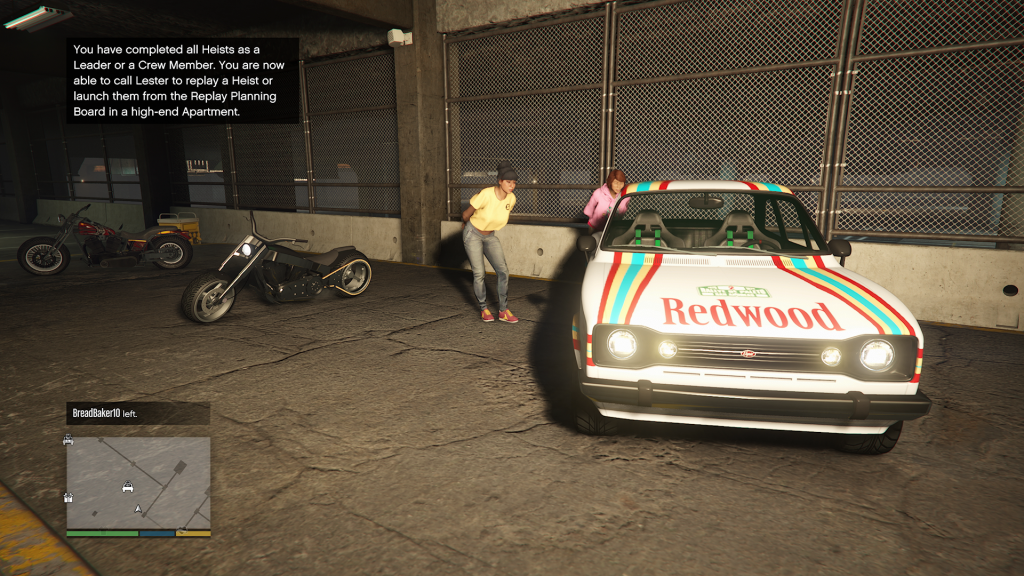The image size is (1024, 576).
Task: Click the gift box blip on the minimap
Action: click(69, 497)
